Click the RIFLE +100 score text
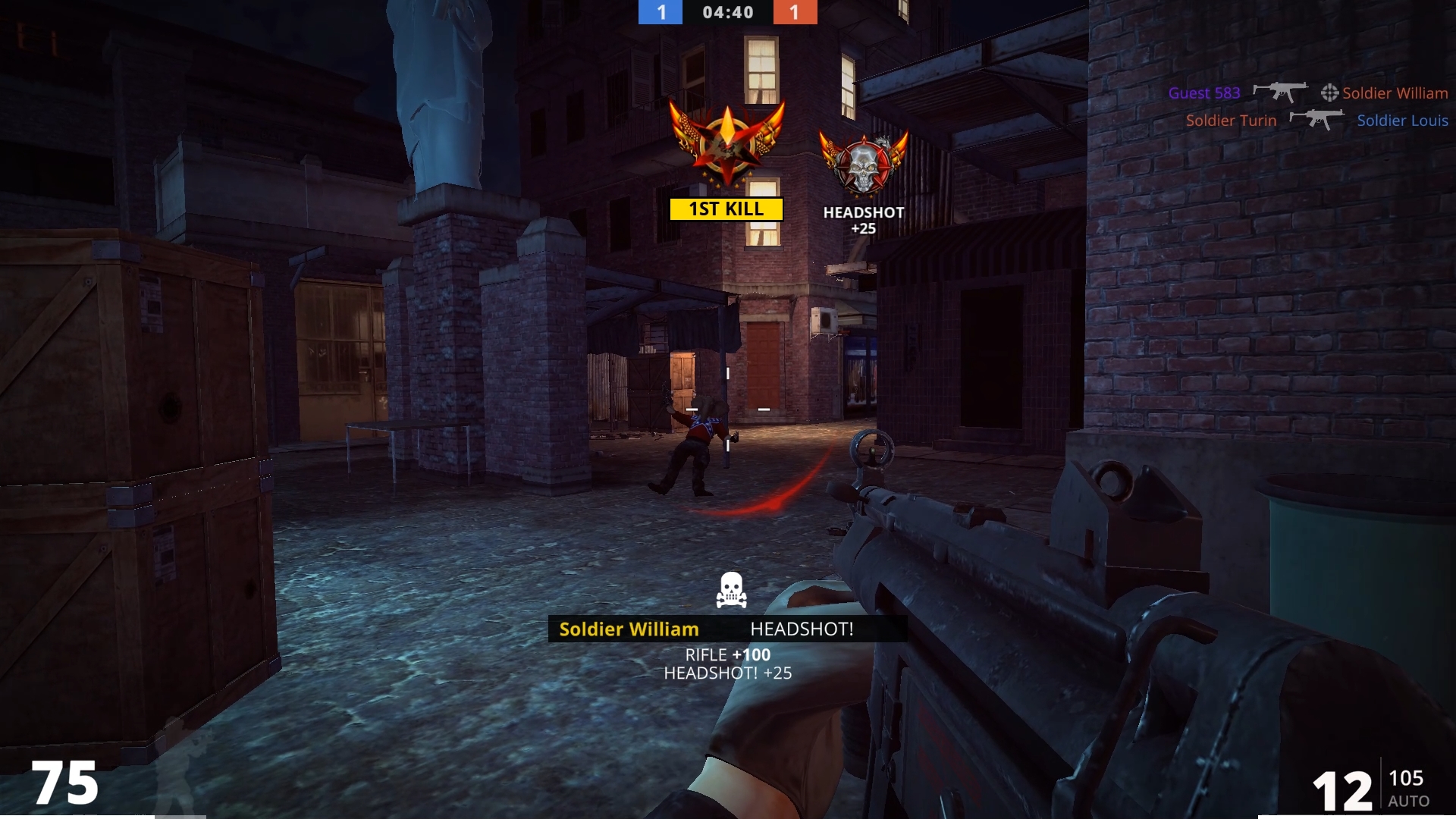The height and width of the screenshot is (819, 1456). tap(726, 654)
